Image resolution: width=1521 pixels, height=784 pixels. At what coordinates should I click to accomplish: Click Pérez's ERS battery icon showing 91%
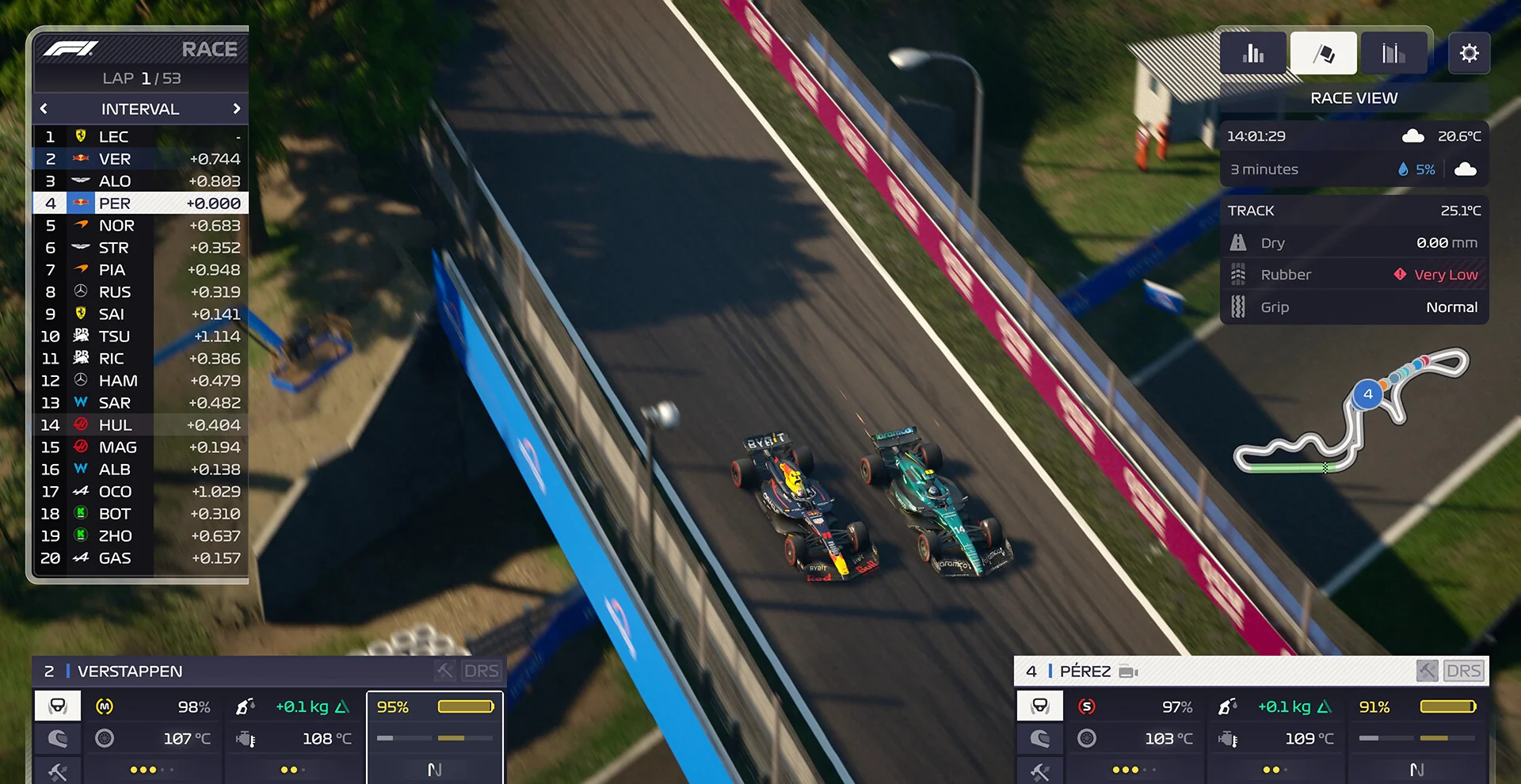[1418, 706]
